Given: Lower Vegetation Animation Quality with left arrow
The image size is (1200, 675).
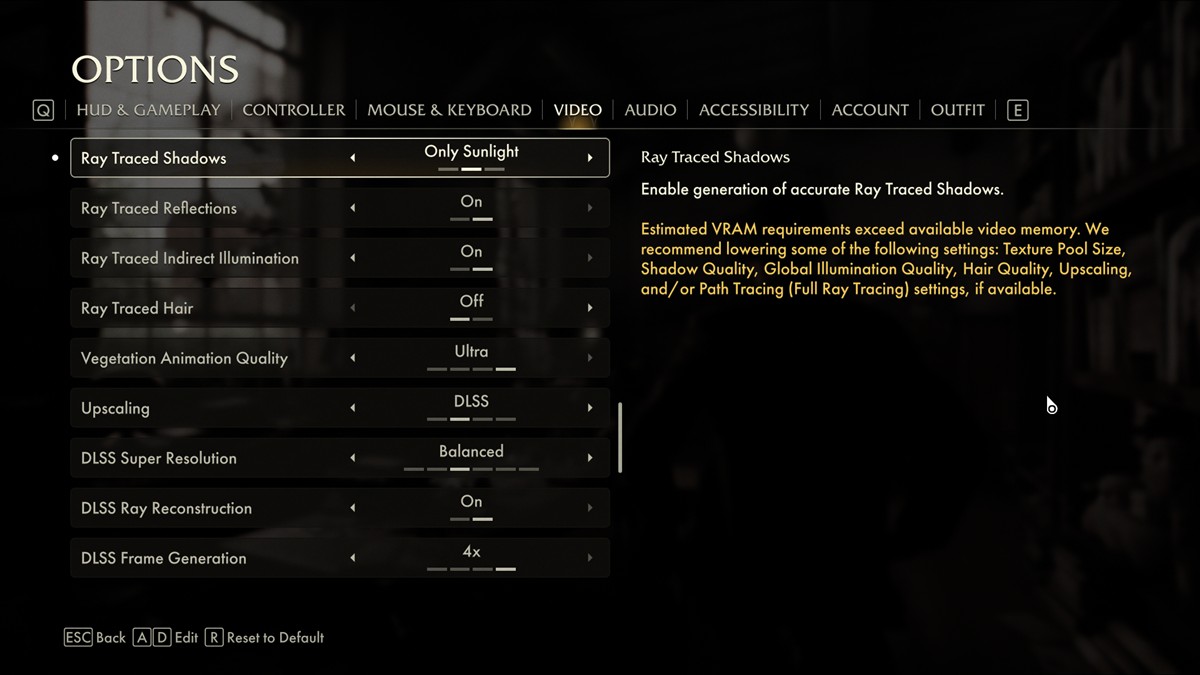Looking at the screenshot, I should 352,358.
